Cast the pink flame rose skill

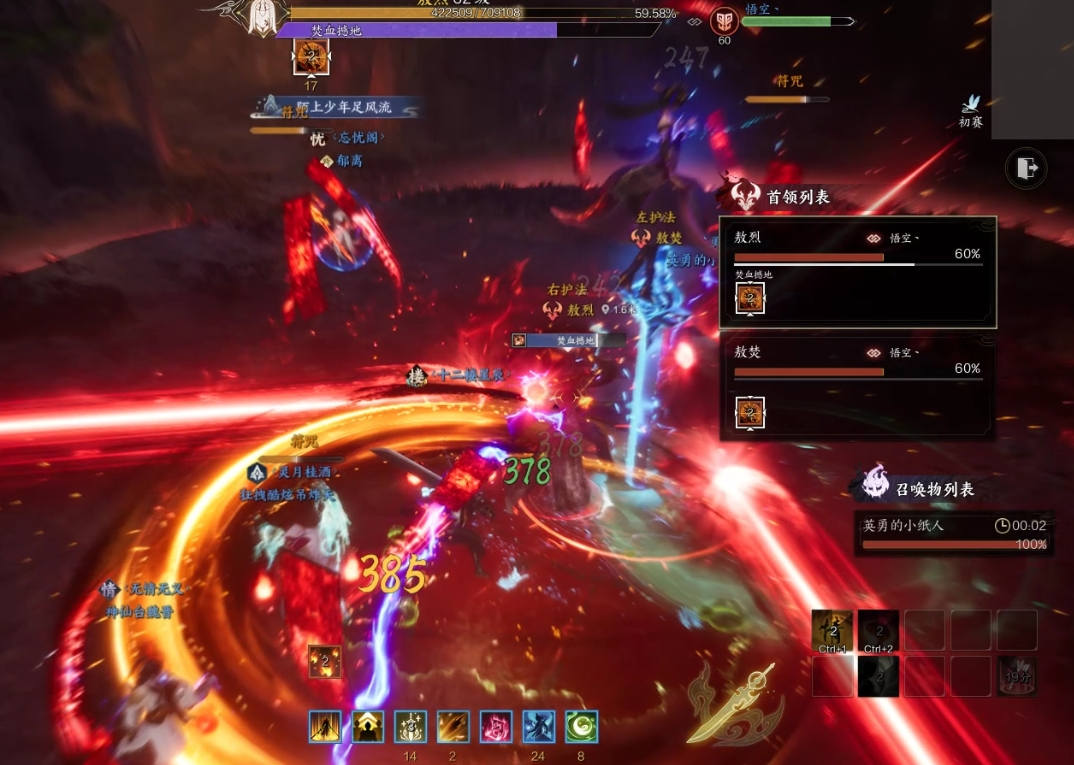[496, 726]
